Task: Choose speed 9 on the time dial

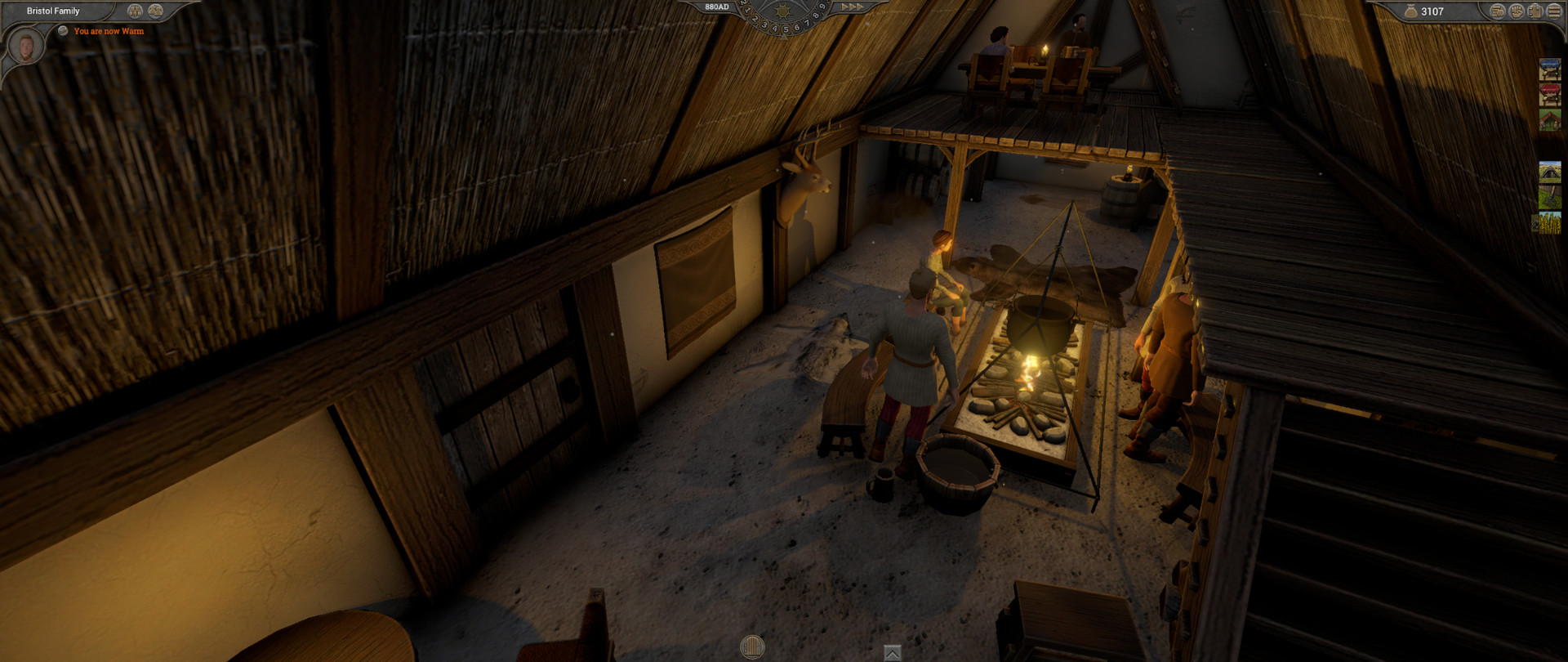Action: (822, 7)
